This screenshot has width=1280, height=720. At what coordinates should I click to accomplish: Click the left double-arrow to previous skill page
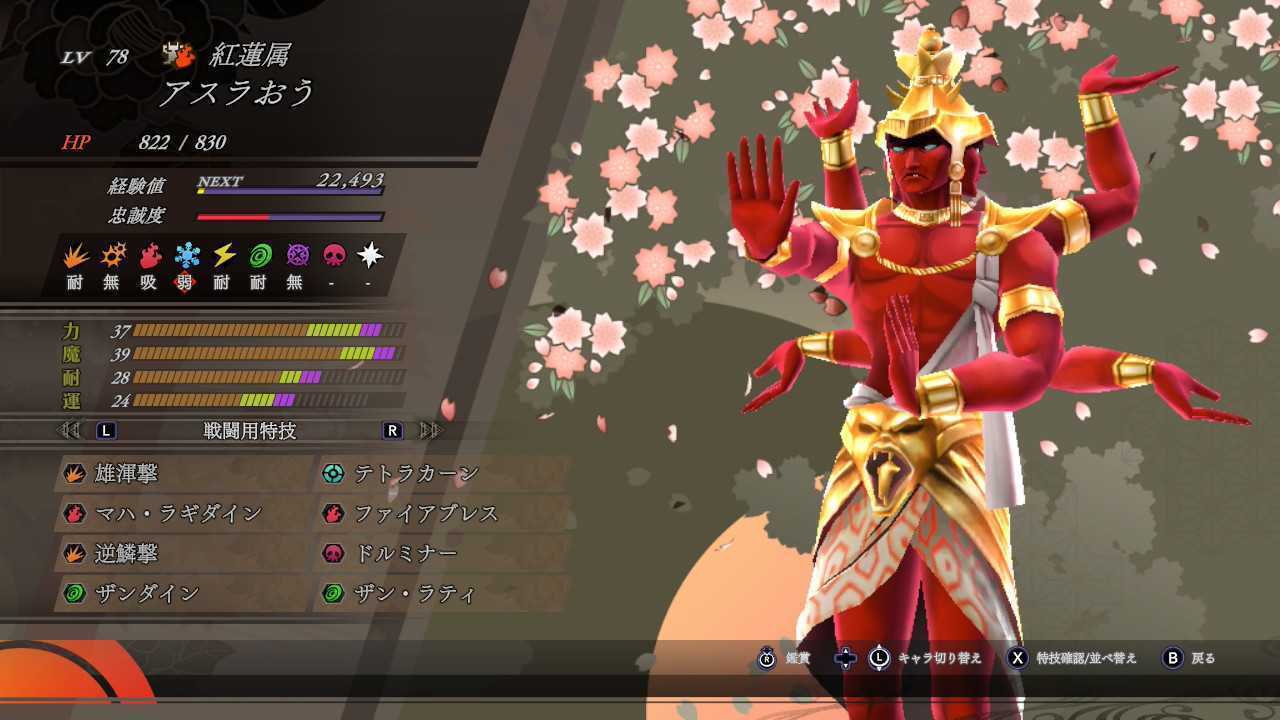(x=67, y=430)
